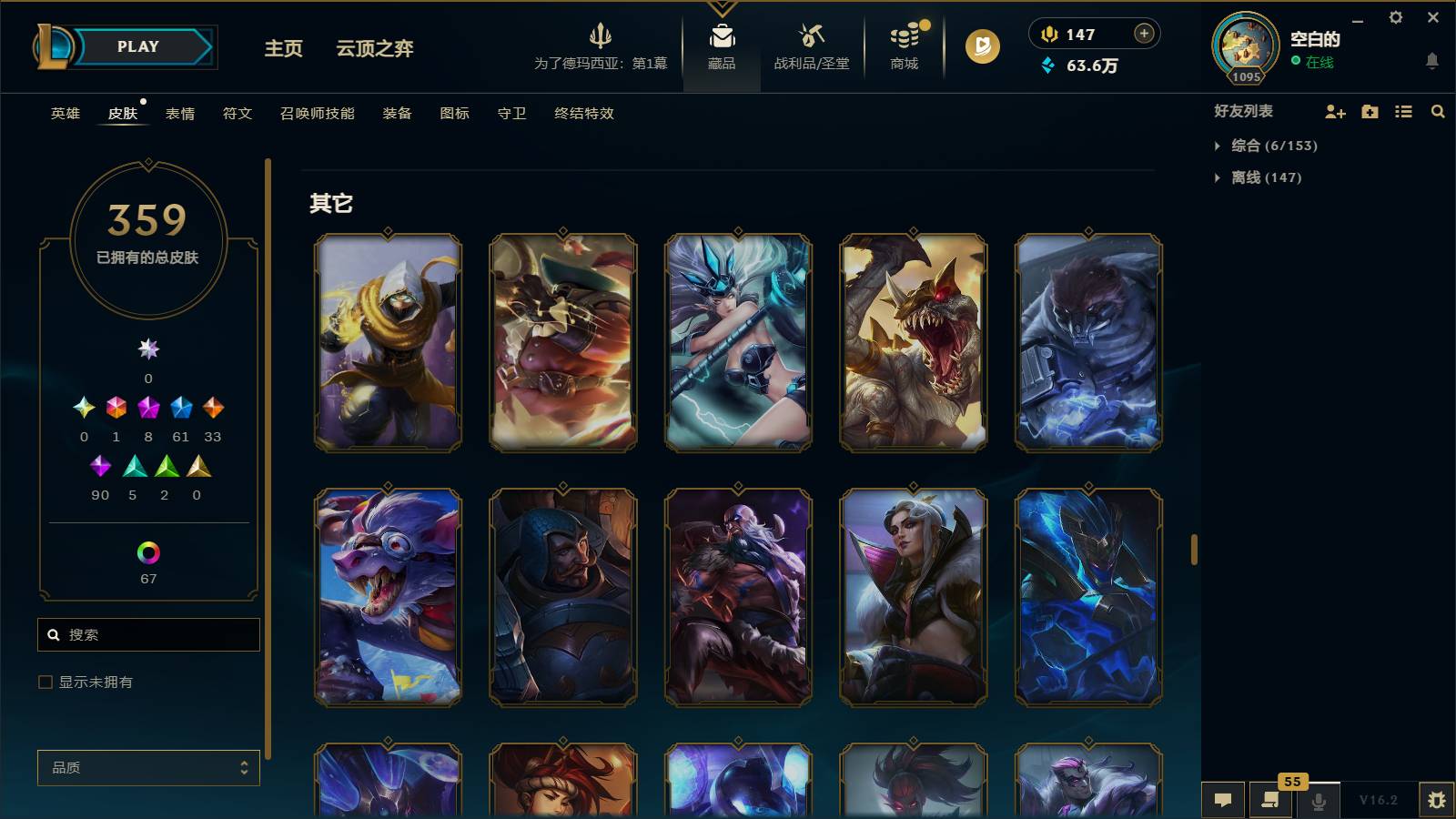Open the messages icon showing 55 badge
1456x819 pixels.
coord(1270,801)
